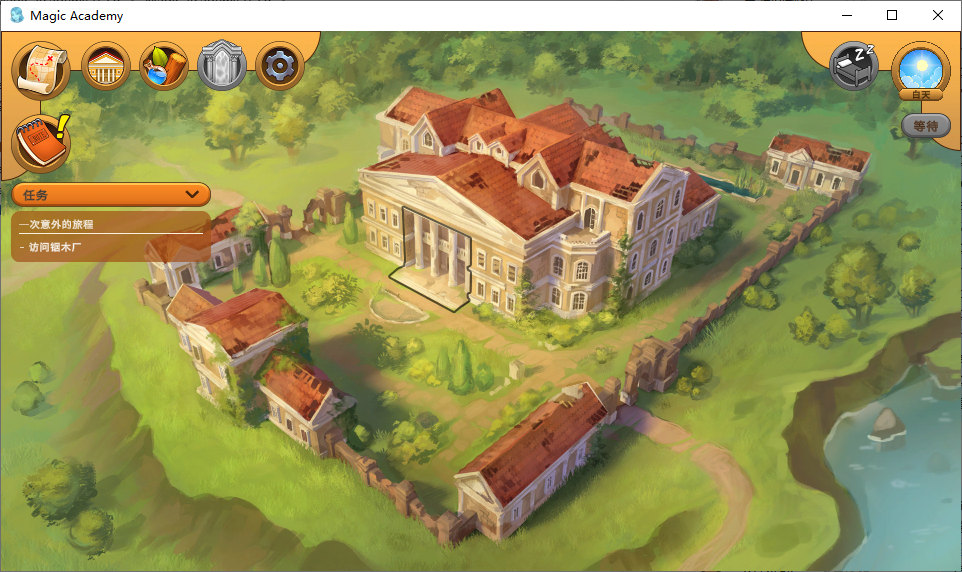Click the bed sleep icon
The image size is (962, 572).
[x=854, y=66]
